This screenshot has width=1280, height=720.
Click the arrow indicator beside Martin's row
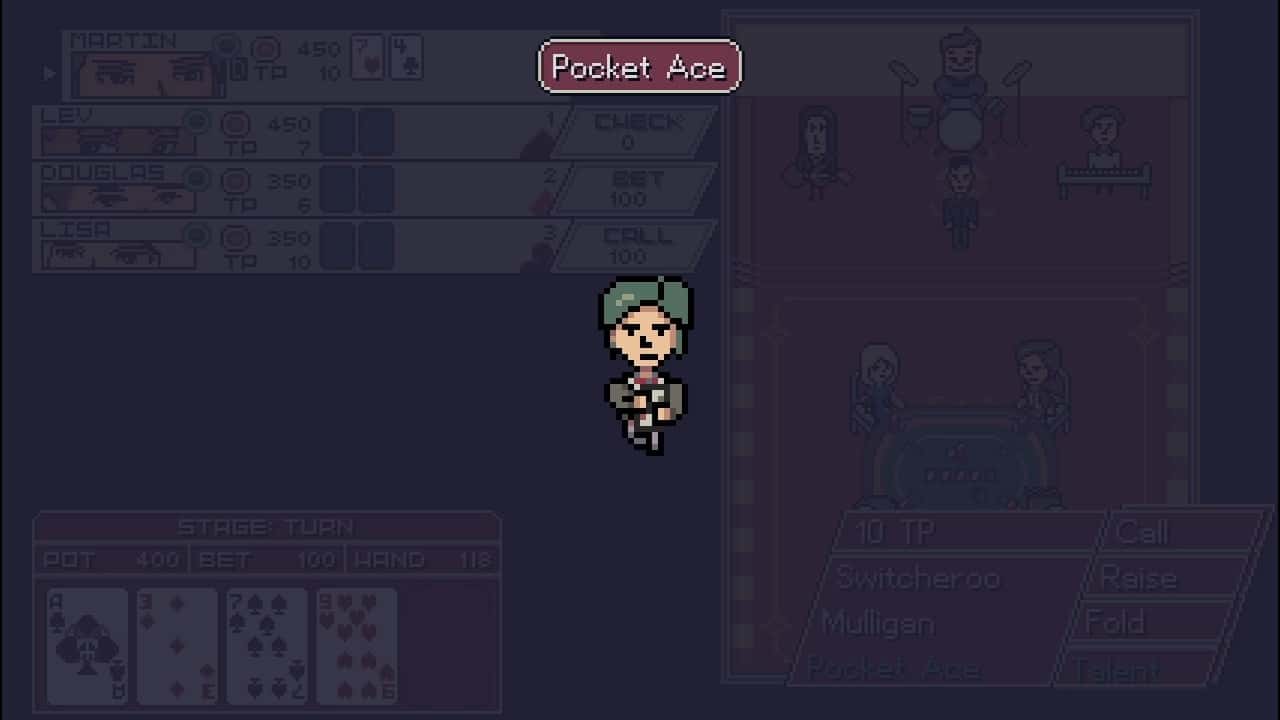[48, 72]
